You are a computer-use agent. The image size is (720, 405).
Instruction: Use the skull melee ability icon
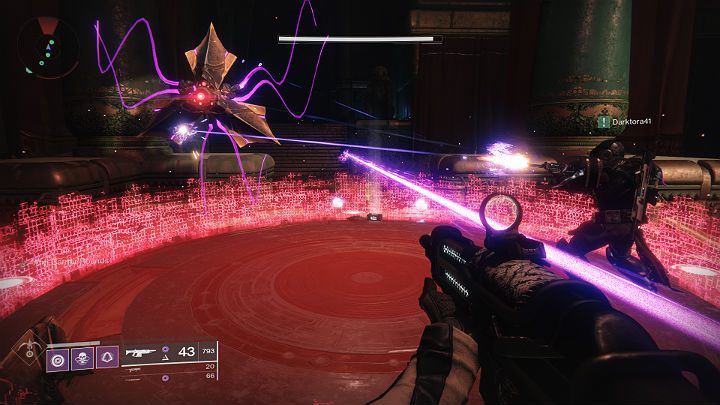coord(83,357)
